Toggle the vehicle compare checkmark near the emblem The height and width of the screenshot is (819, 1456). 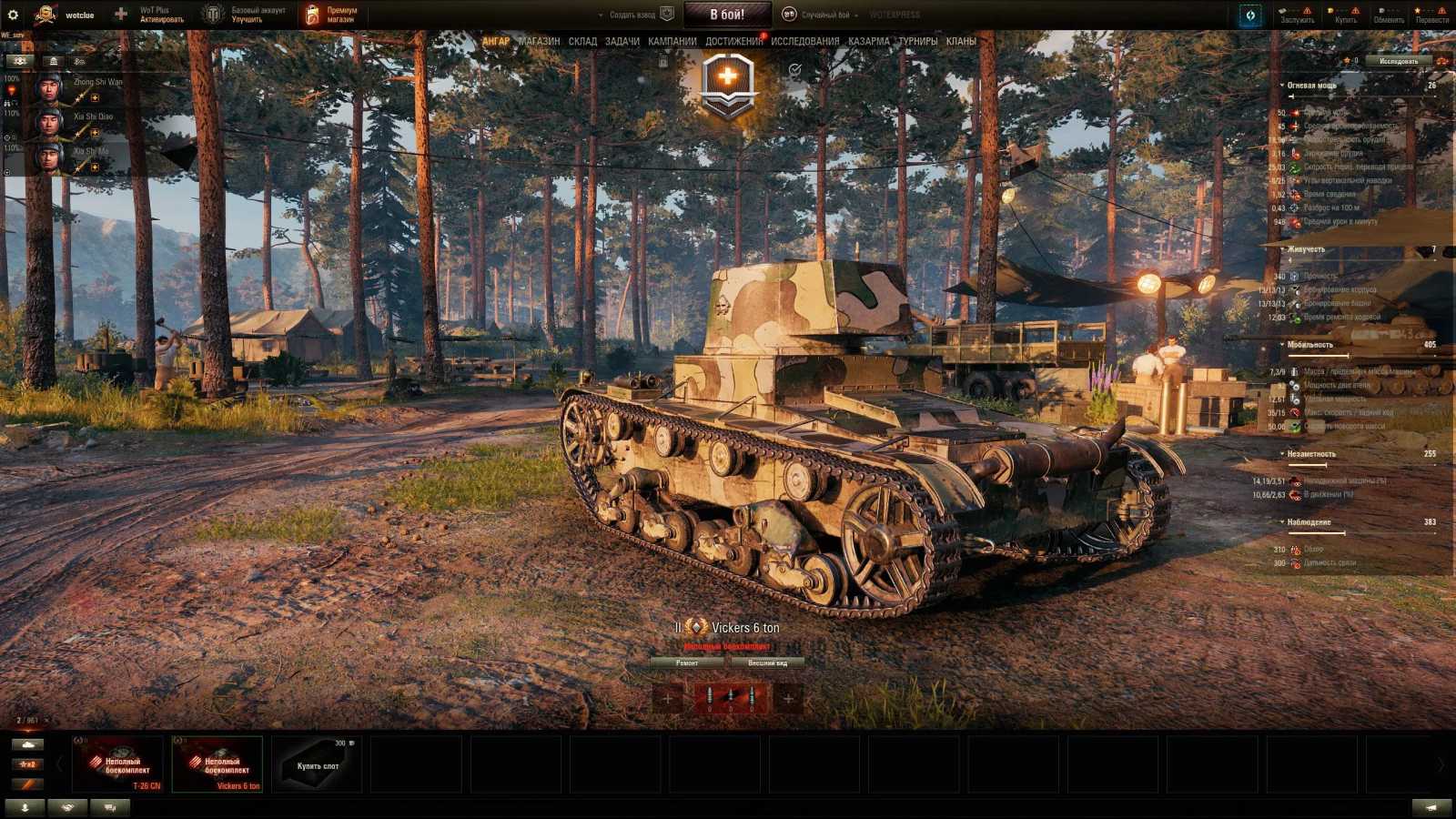796,69
